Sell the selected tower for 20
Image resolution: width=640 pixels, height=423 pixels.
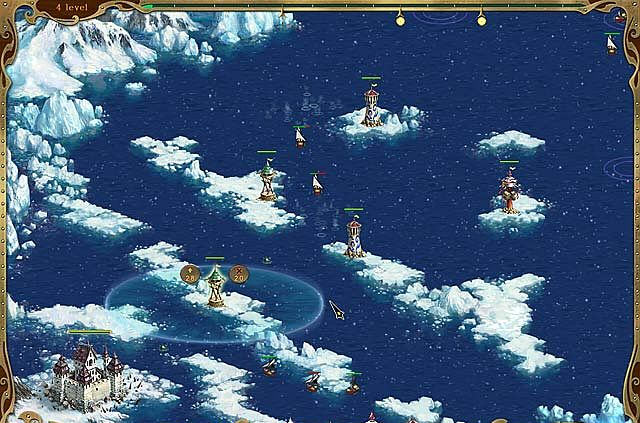(239, 272)
